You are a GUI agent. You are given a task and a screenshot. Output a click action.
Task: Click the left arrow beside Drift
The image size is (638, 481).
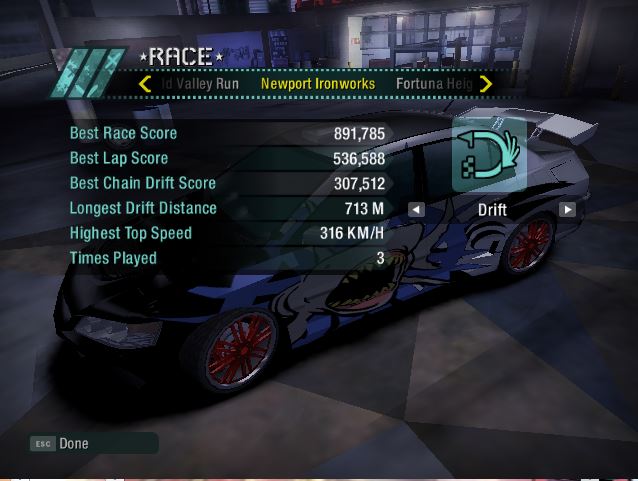[416, 210]
